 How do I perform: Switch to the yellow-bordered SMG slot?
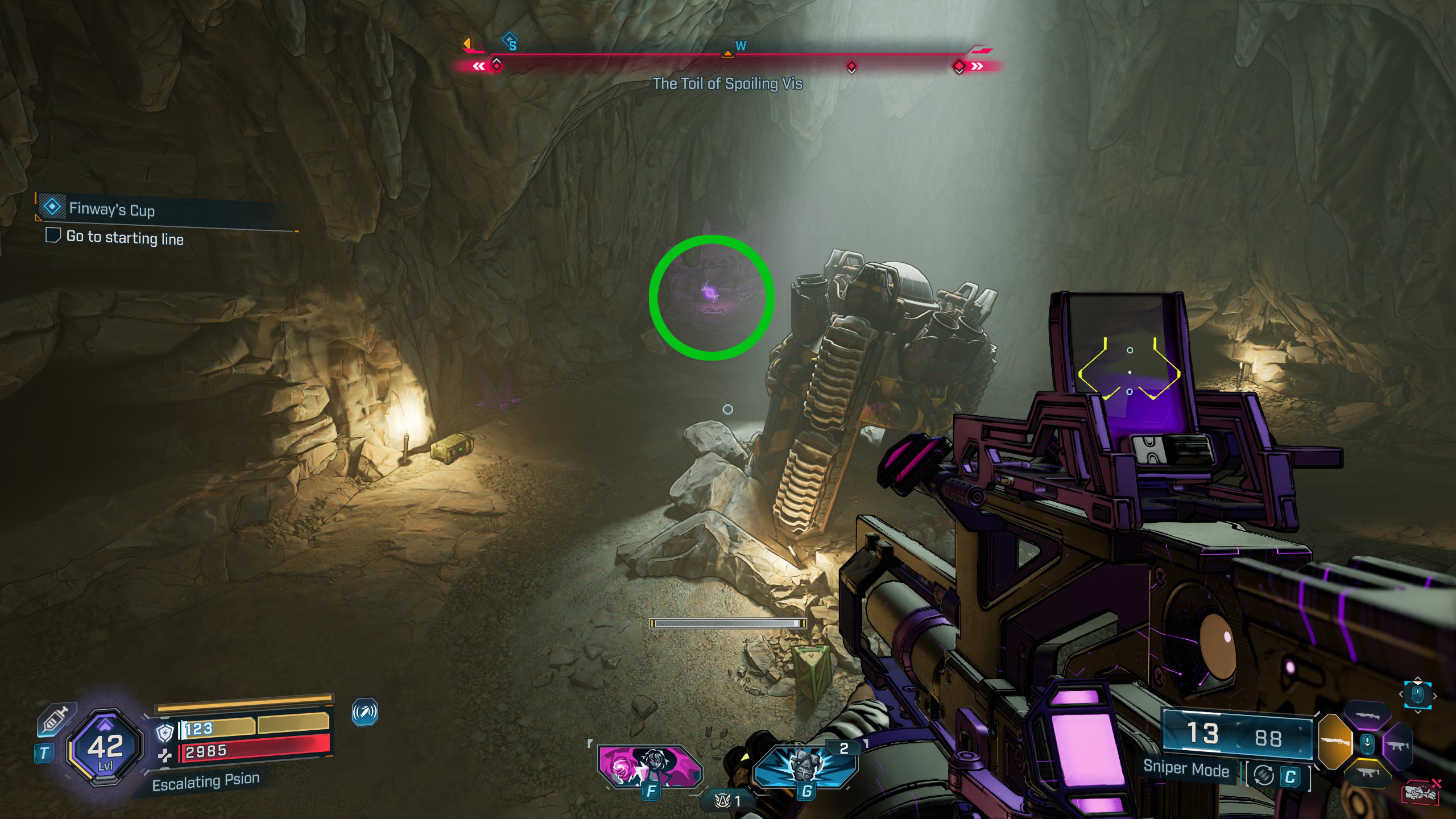point(1367,772)
